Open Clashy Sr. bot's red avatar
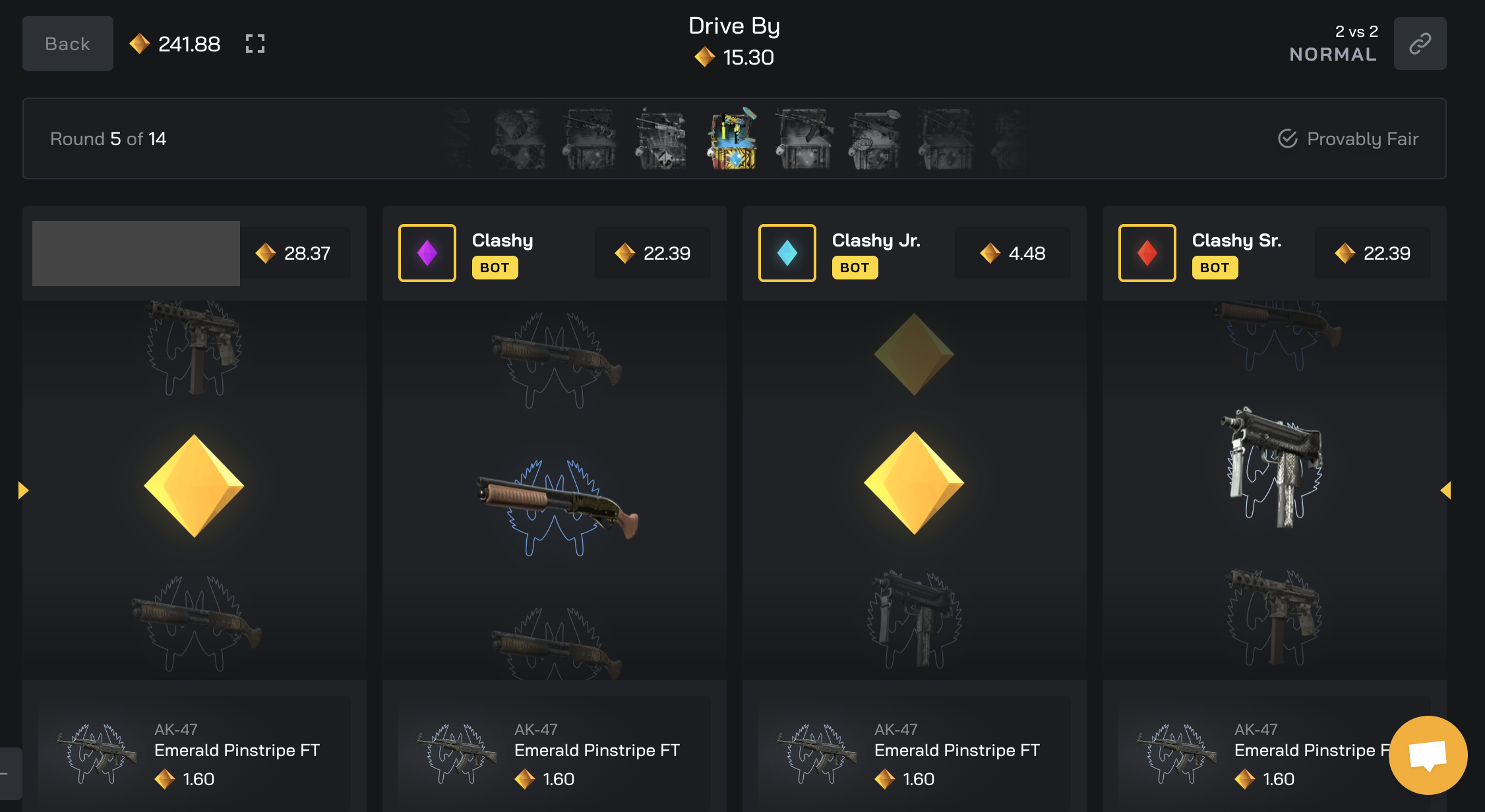The image size is (1485, 812). coord(1147,253)
